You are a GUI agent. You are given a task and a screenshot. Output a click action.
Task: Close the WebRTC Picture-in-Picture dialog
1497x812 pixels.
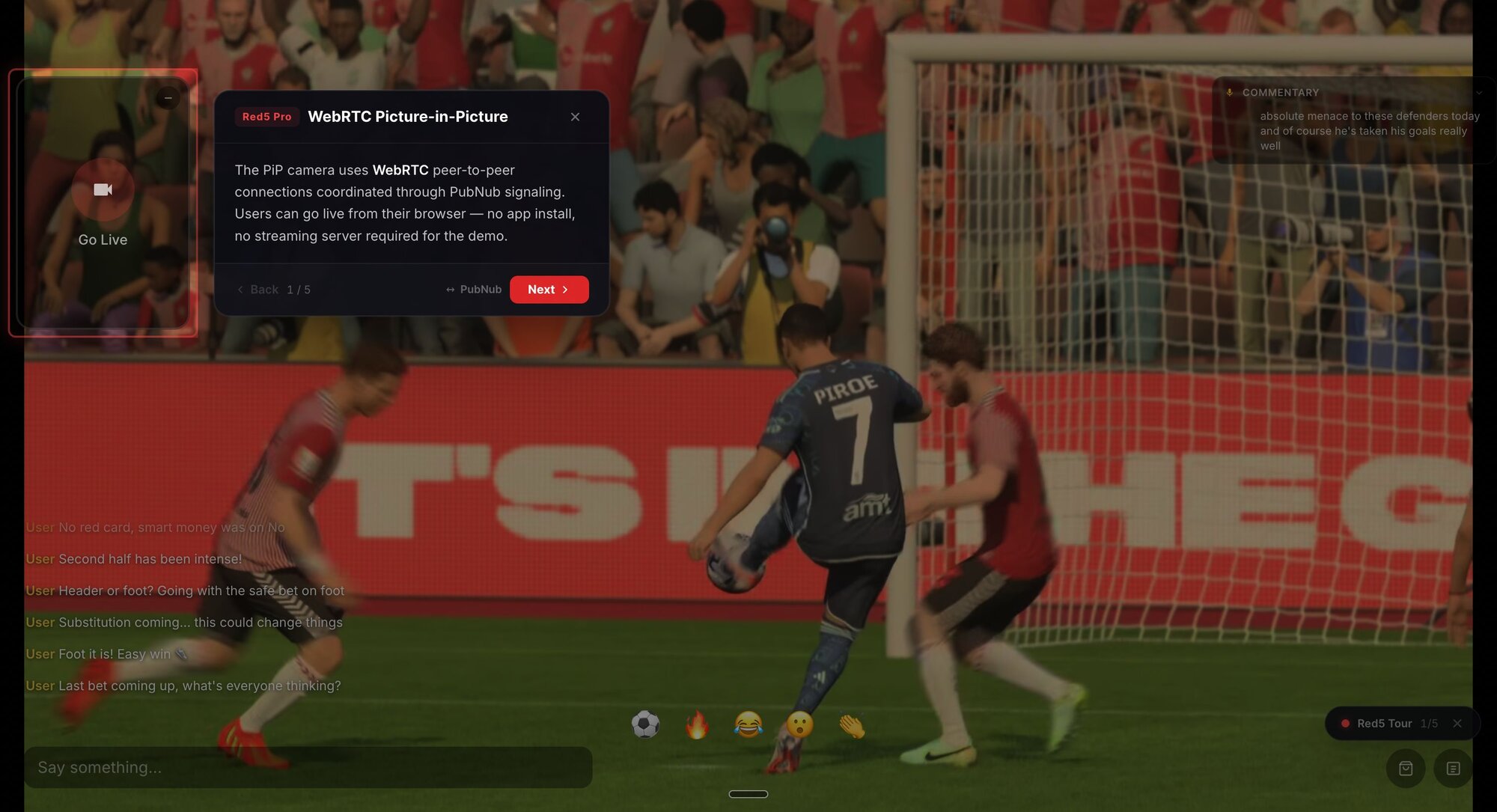pos(575,117)
